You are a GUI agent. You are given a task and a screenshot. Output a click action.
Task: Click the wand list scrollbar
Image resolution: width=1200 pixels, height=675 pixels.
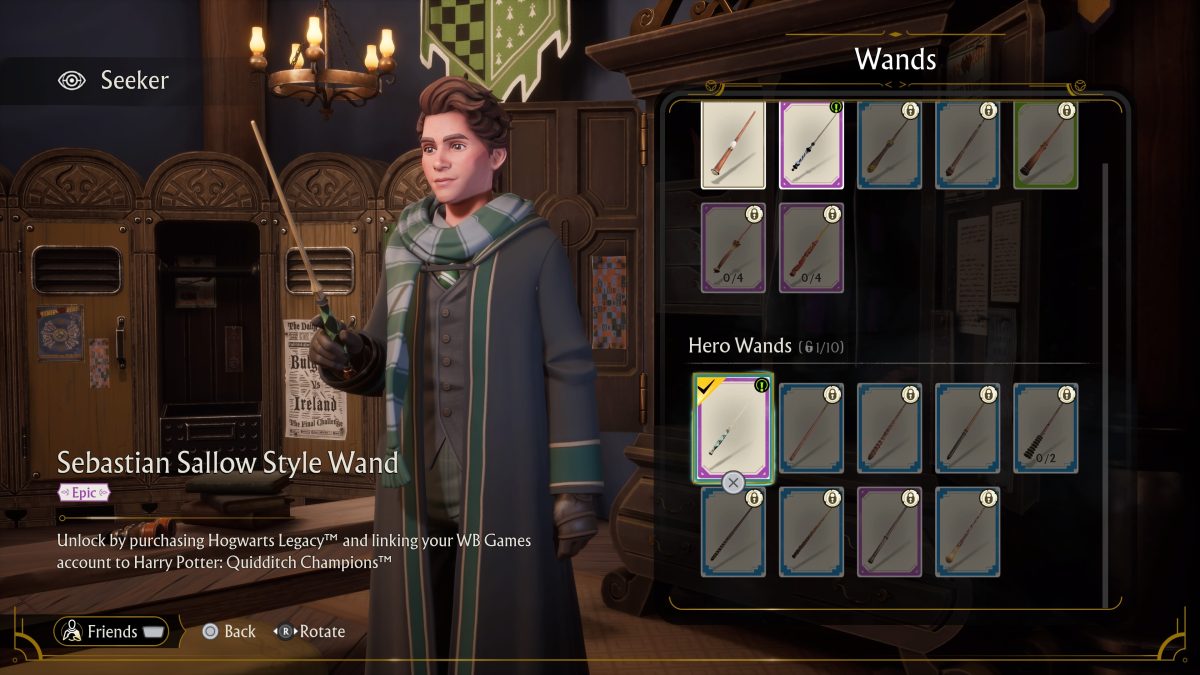click(1105, 380)
